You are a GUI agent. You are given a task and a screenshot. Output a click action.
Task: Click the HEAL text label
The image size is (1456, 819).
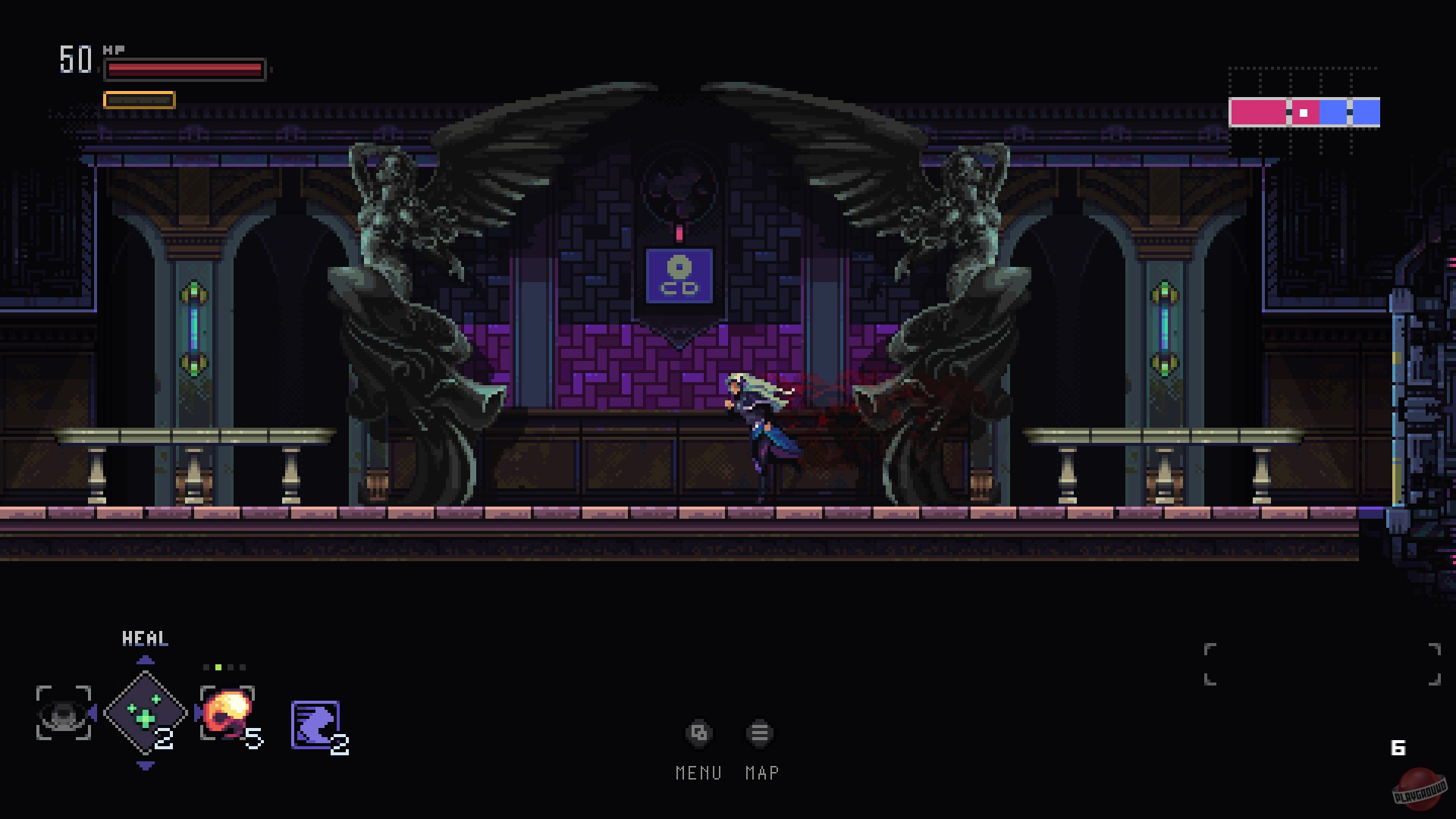[x=144, y=639]
